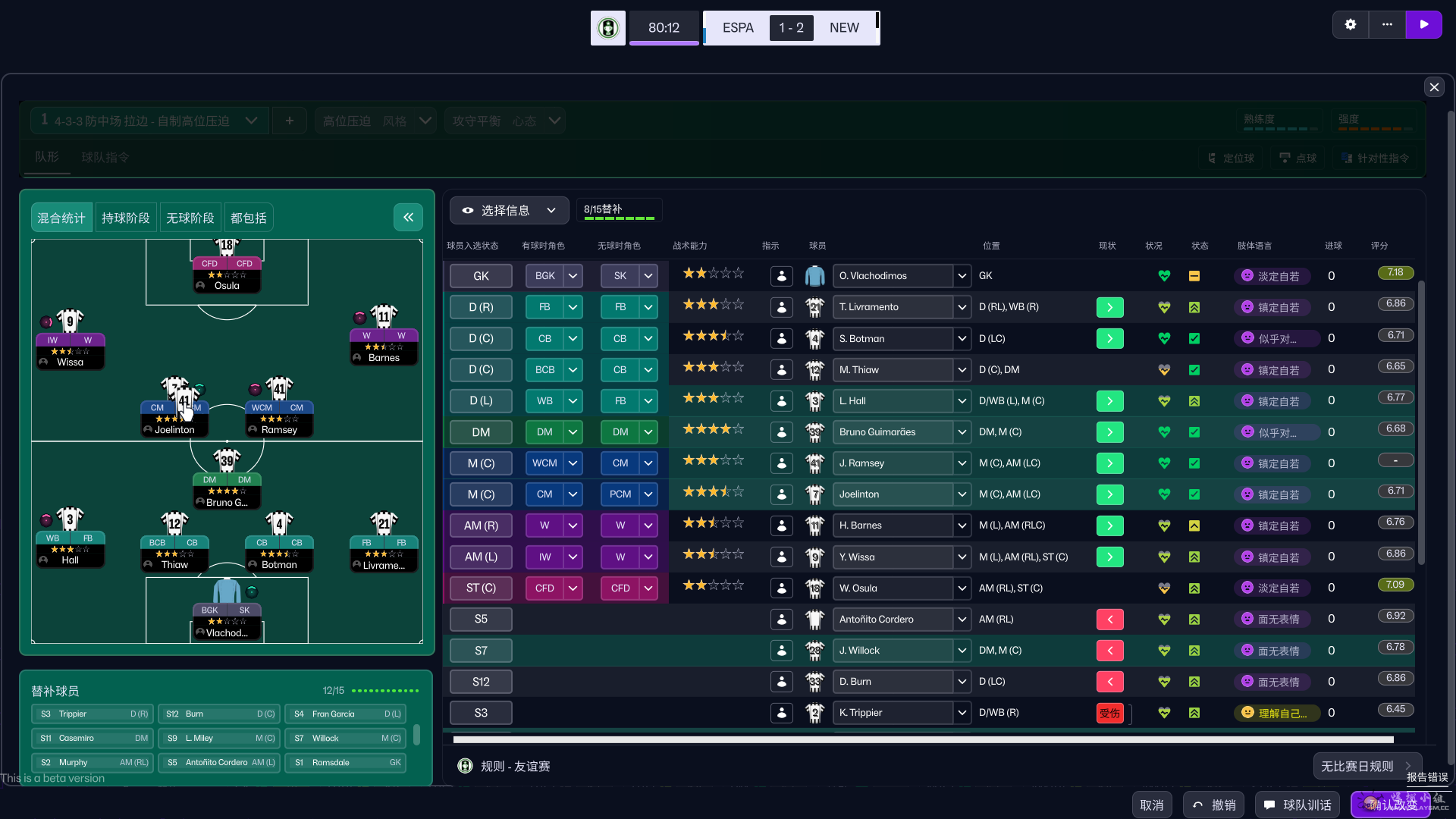Open 针对性指令 opposition instructions
1456x819 pixels.
1374,158
